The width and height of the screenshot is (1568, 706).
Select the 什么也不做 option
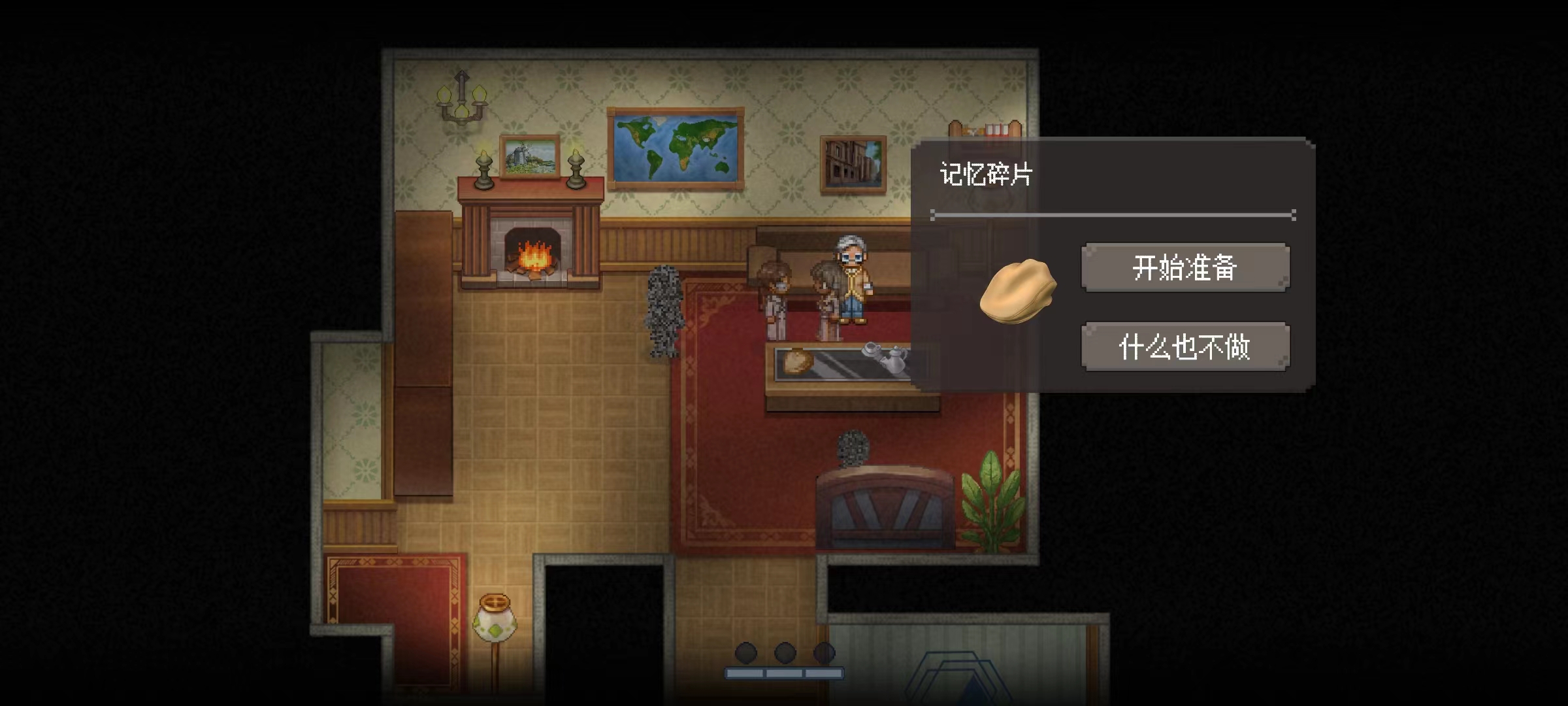point(1184,346)
